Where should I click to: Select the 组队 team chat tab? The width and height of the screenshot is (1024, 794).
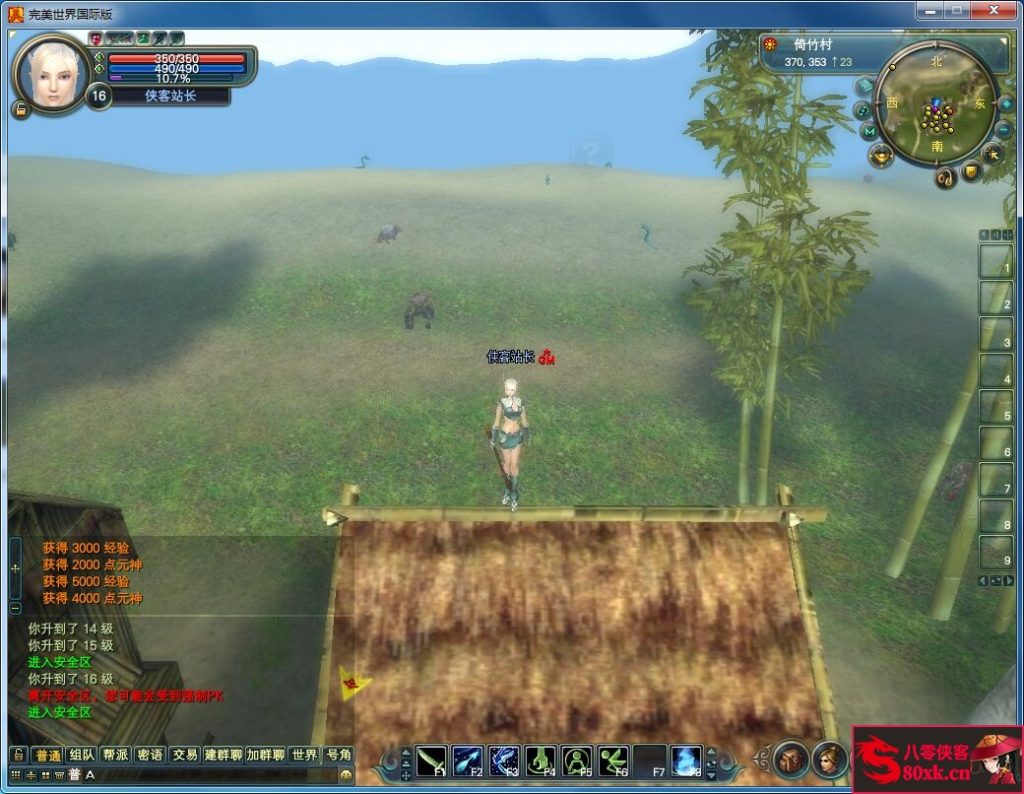tap(82, 754)
